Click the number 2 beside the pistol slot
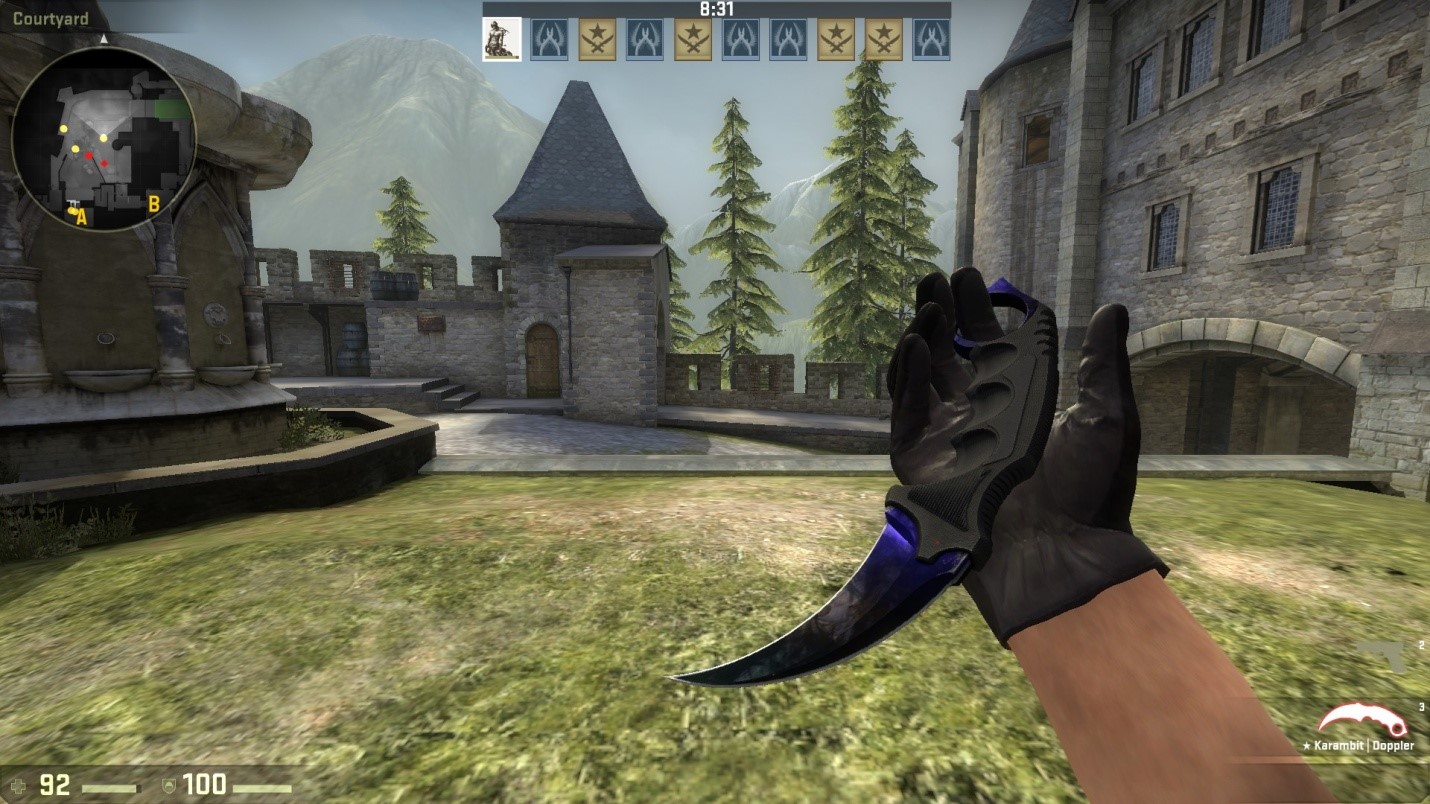This screenshot has height=804, width=1430. (1421, 645)
